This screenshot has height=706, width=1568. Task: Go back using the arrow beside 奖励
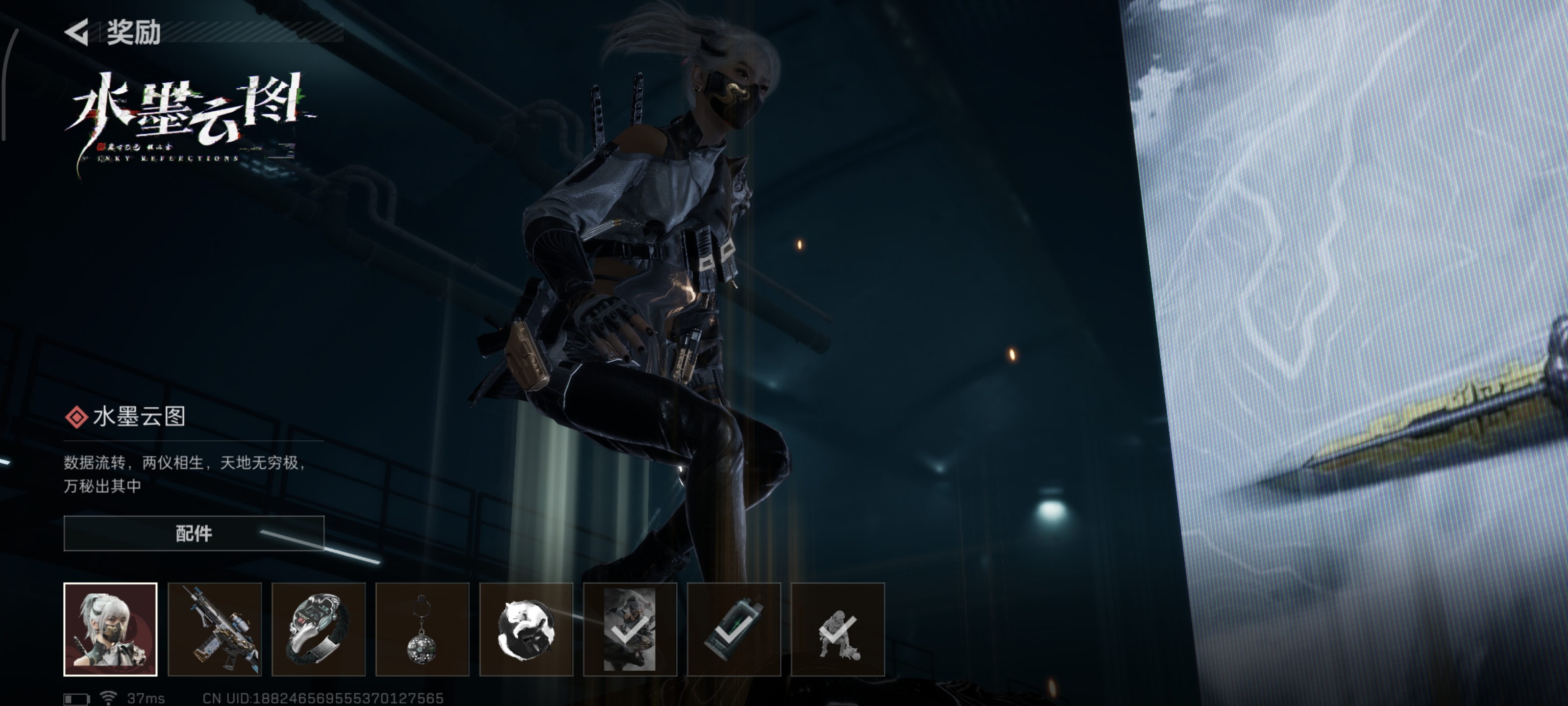click(77, 32)
